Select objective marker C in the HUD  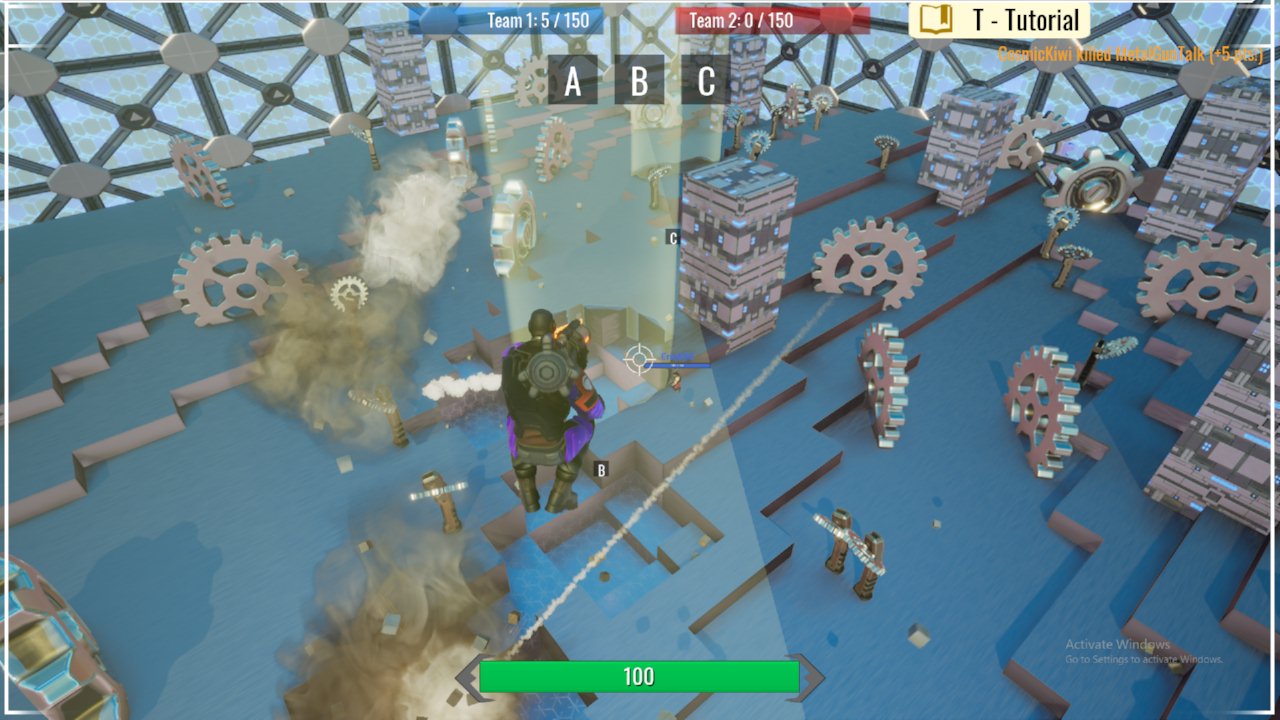tap(707, 84)
